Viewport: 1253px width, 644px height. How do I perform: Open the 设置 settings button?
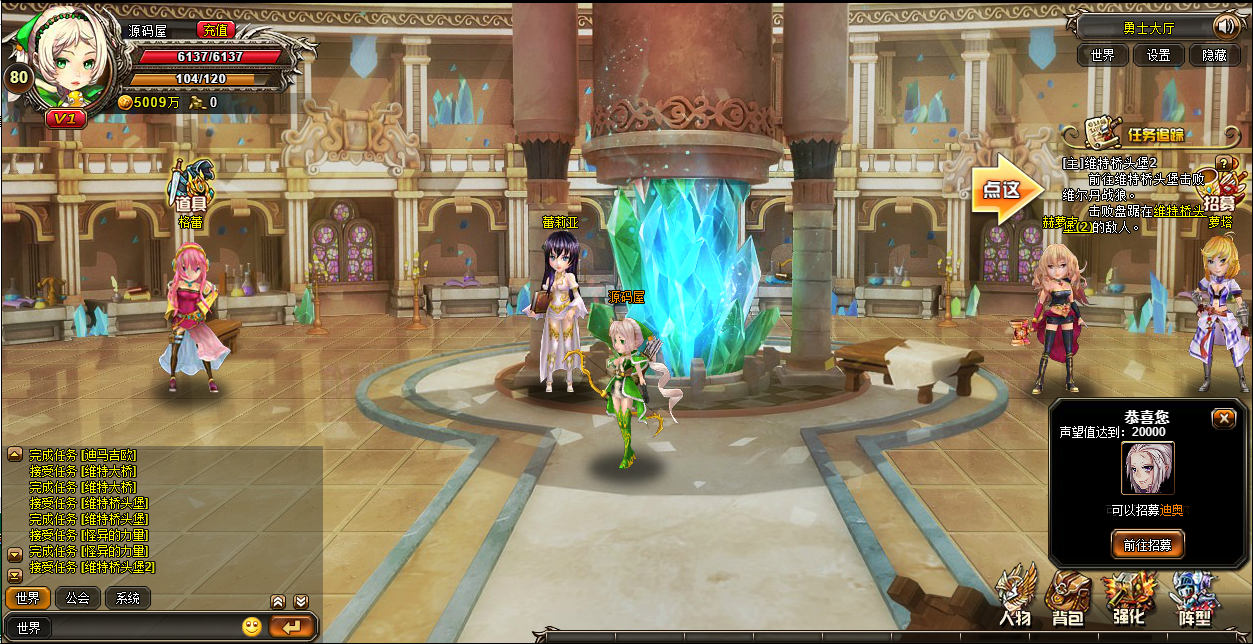click(1158, 55)
